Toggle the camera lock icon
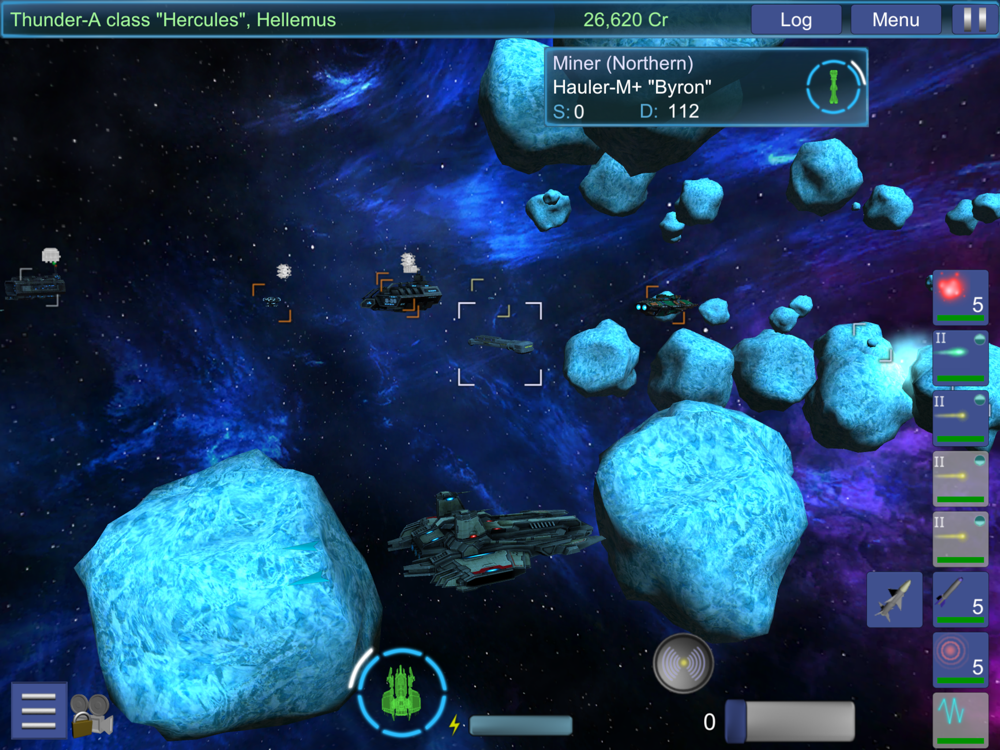The image size is (1000, 750). pyautogui.click(x=90, y=715)
